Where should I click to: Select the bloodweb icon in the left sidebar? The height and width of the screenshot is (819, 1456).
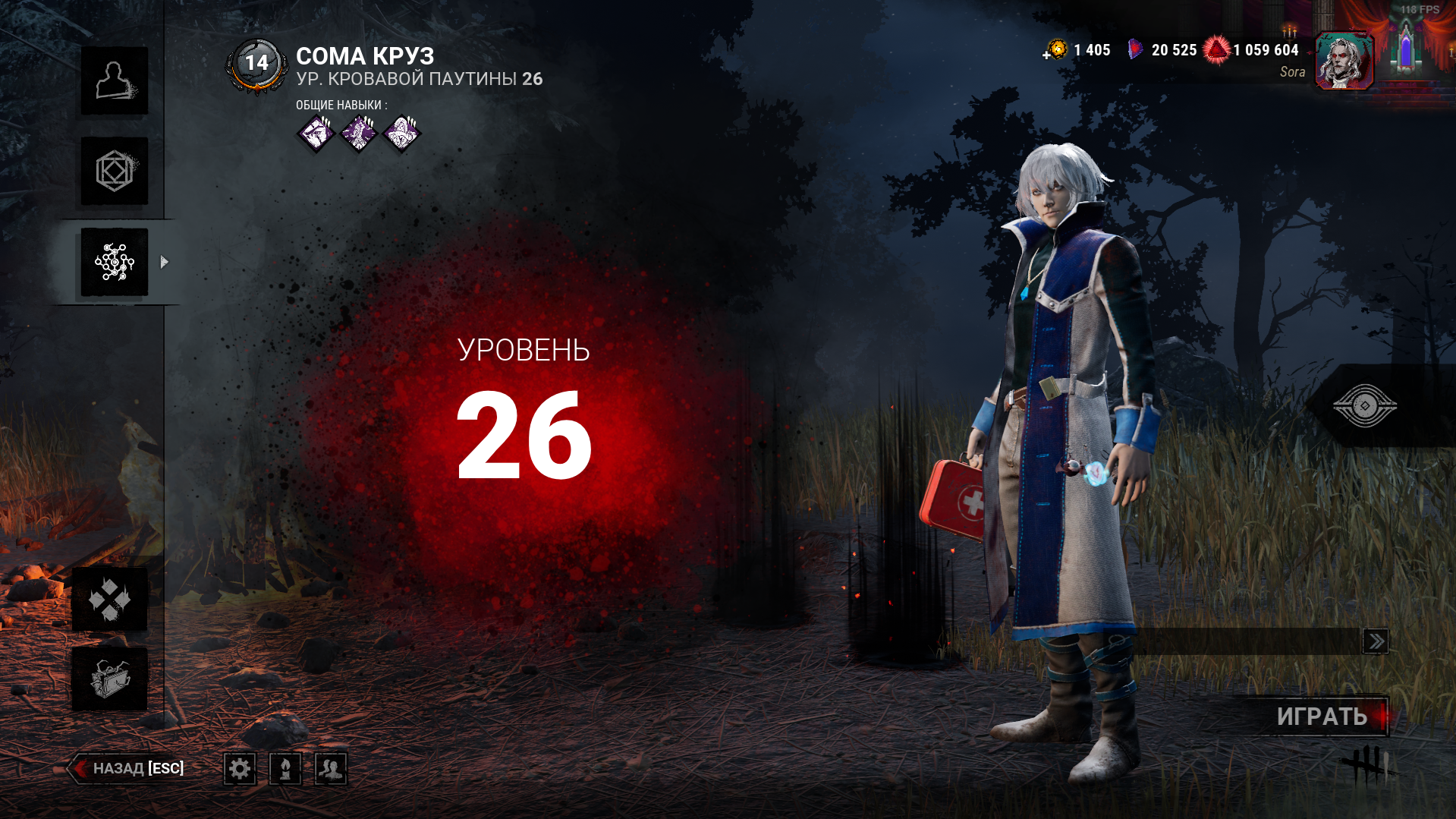point(114,260)
